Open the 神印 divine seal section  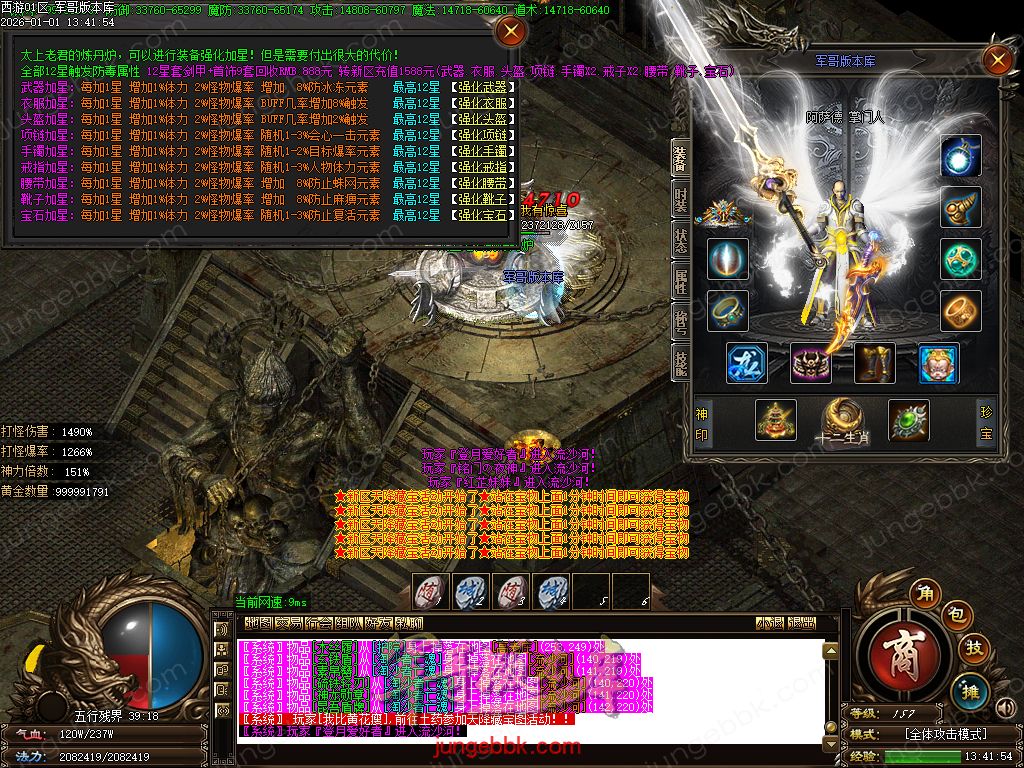pyautogui.click(x=704, y=421)
